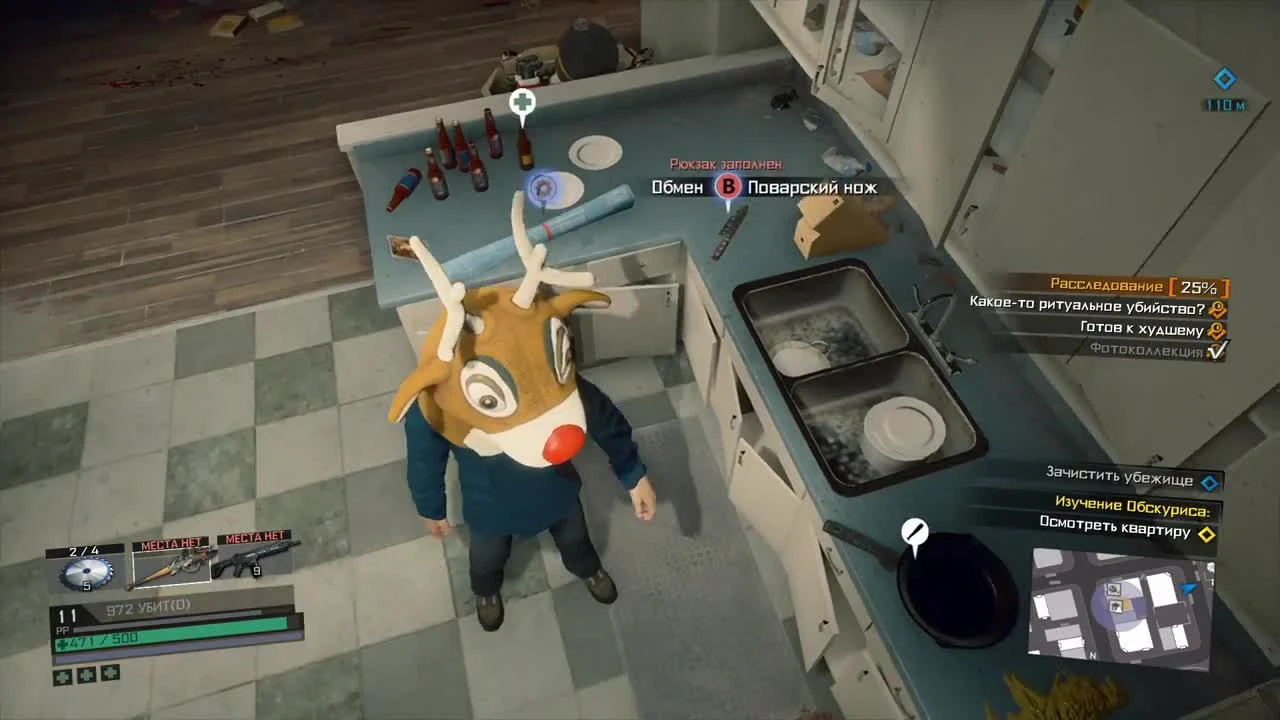
Task: Click the red B exchange button icon
Action: [727, 186]
